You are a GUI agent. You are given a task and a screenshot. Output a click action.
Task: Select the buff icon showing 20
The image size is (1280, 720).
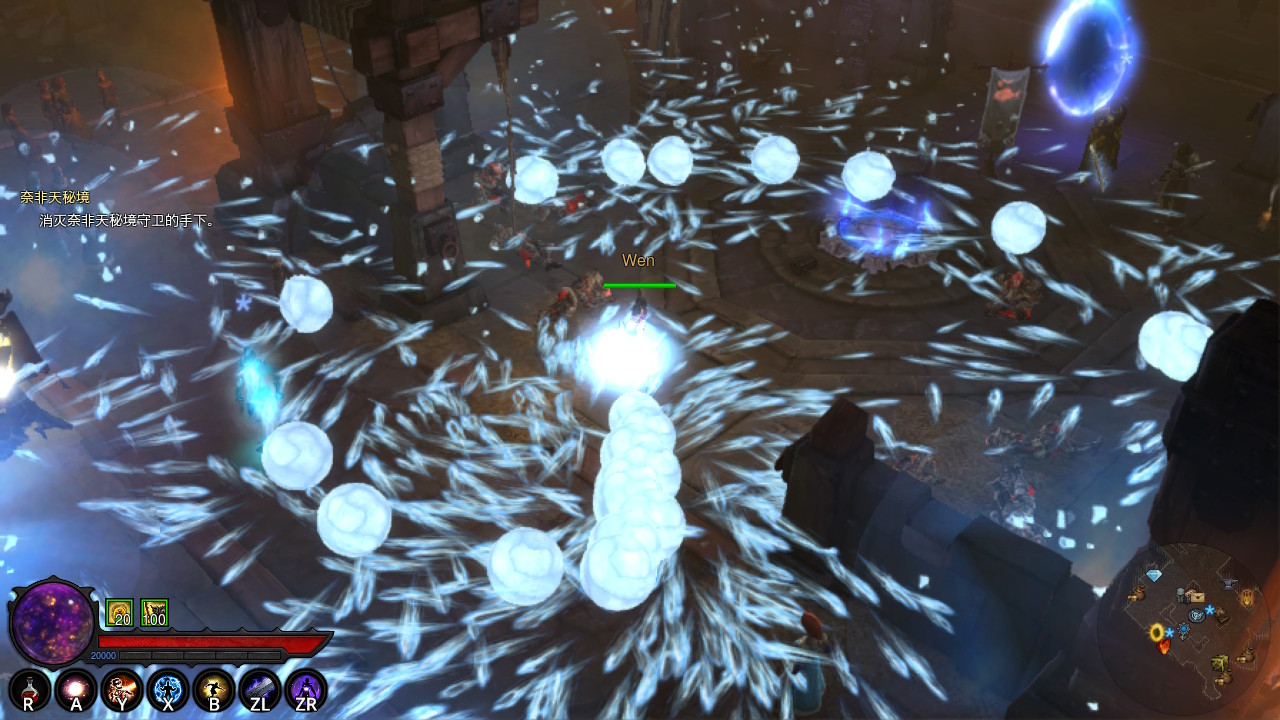click(x=119, y=613)
